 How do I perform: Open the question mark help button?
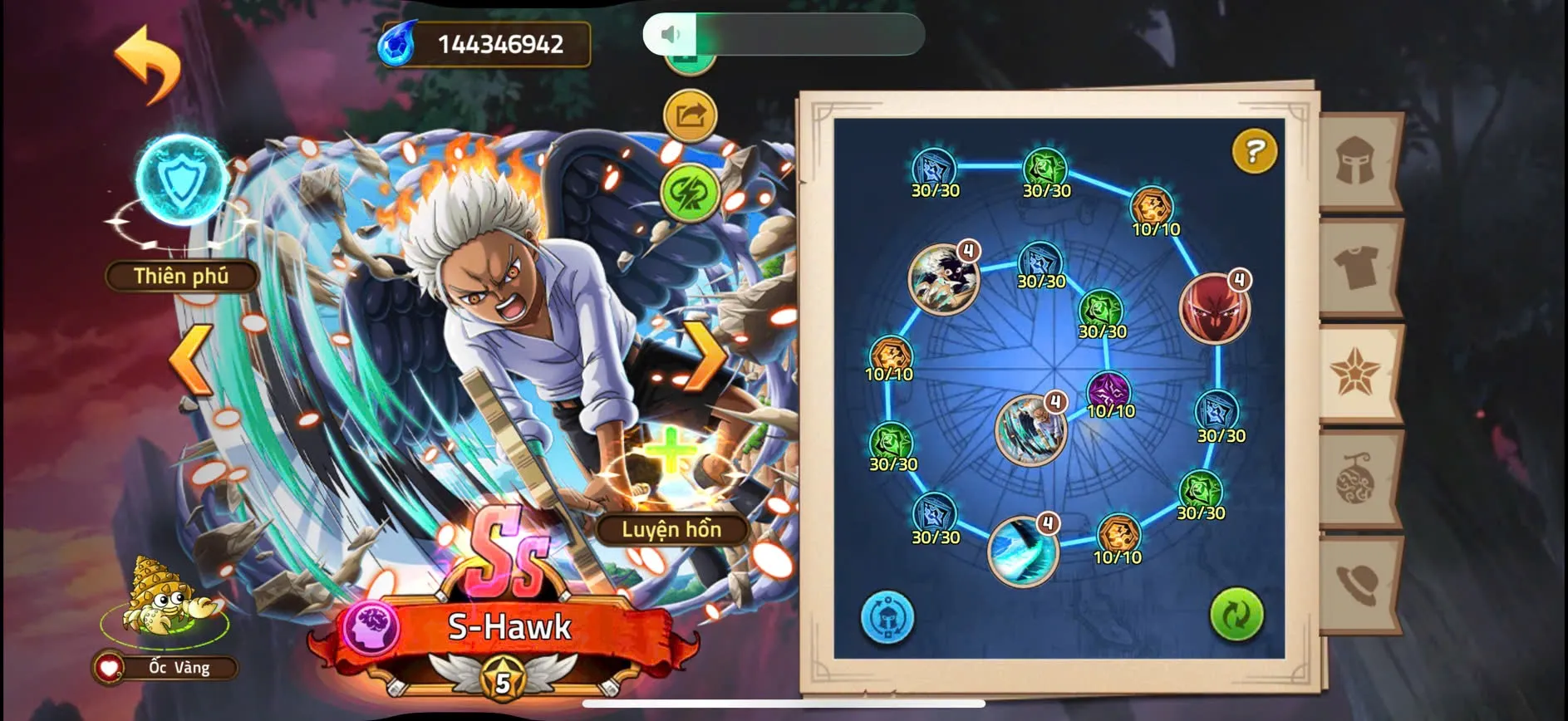(1253, 151)
